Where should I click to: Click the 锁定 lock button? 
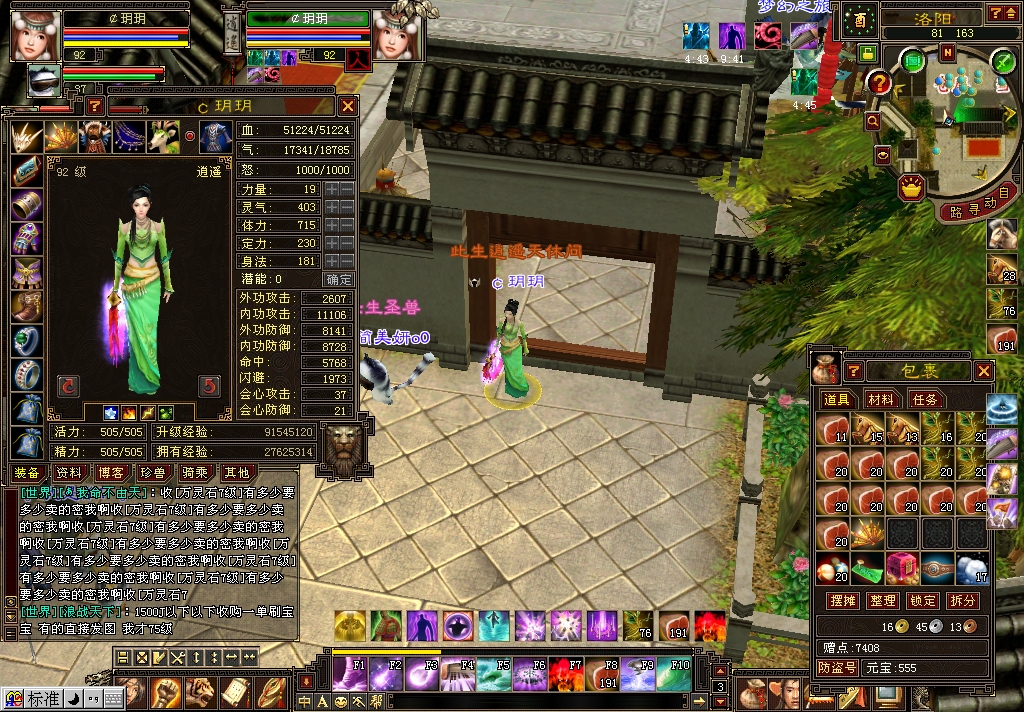(x=923, y=601)
